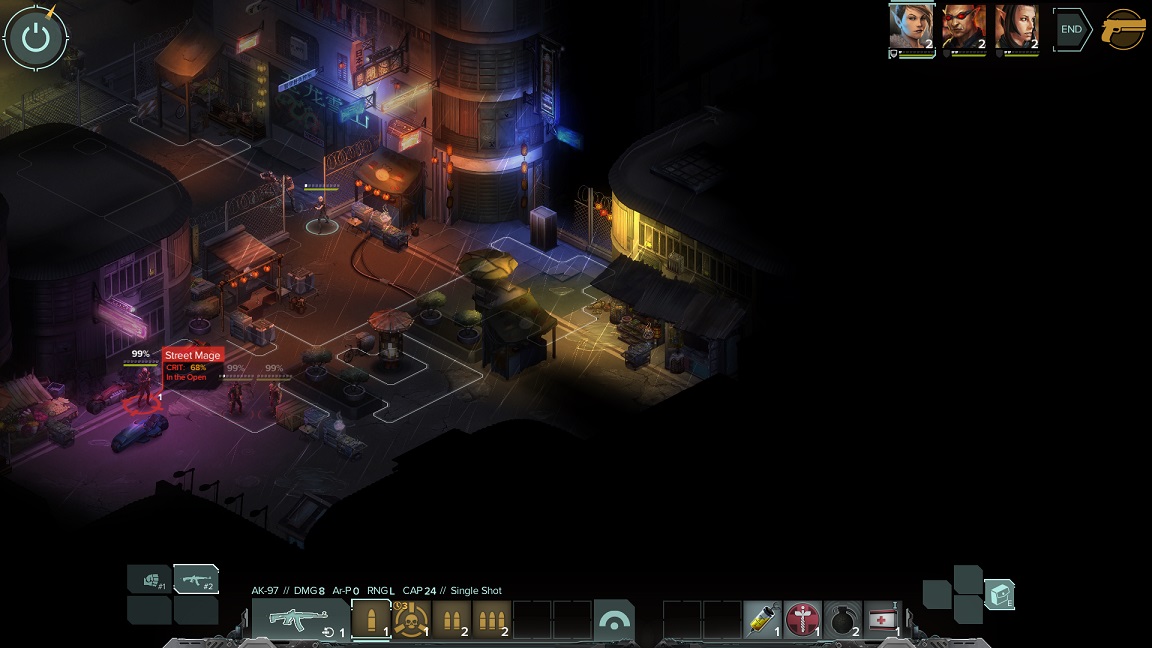Use the medkit item

881,620
